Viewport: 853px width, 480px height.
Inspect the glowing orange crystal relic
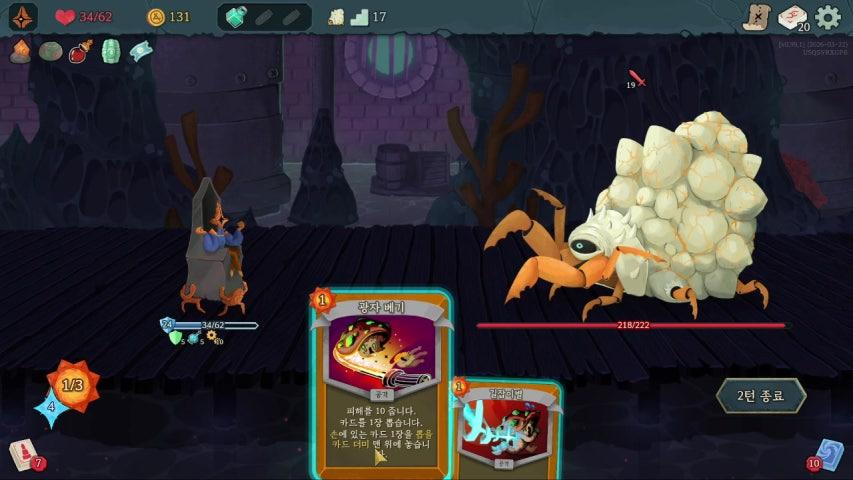[20, 51]
